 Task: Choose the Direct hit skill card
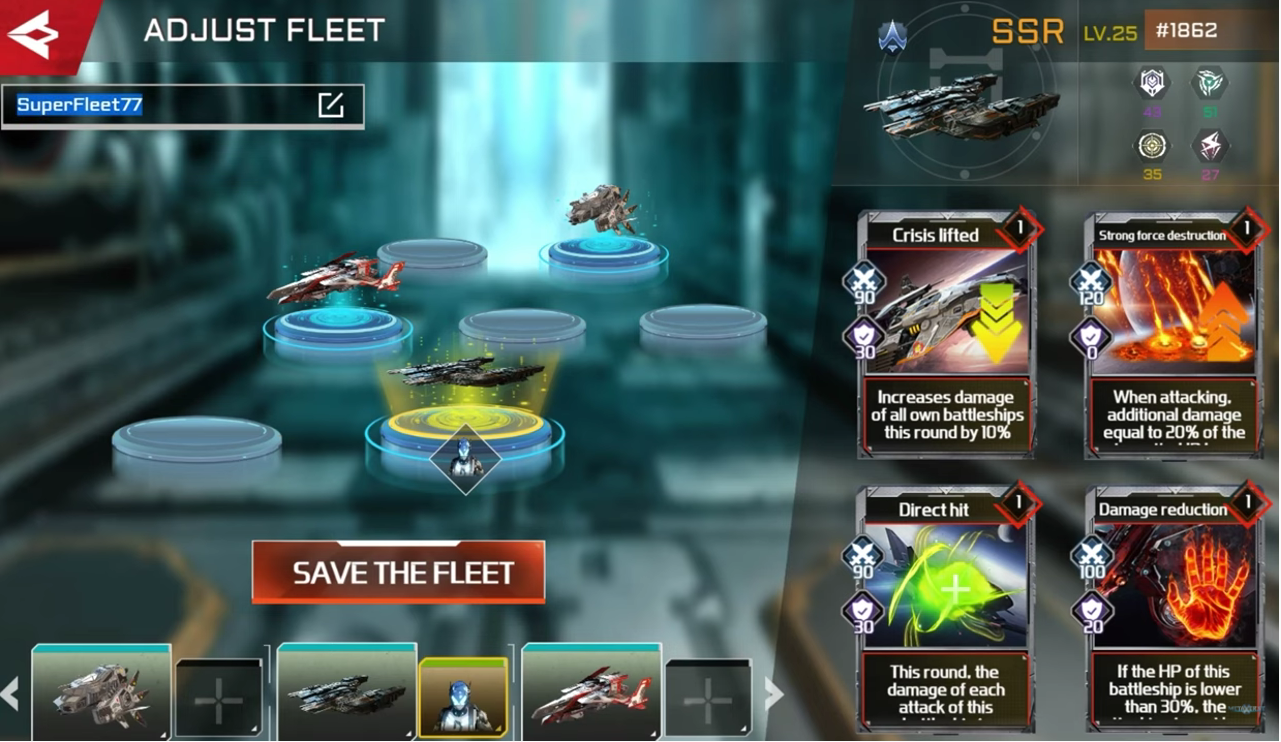coord(946,608)
